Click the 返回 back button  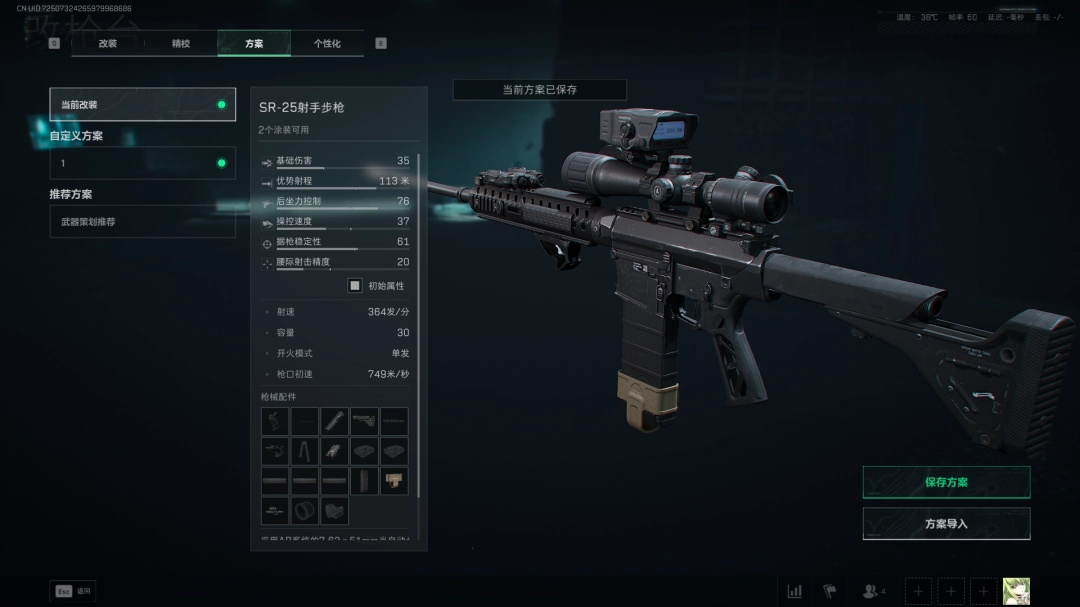(73, 591)
